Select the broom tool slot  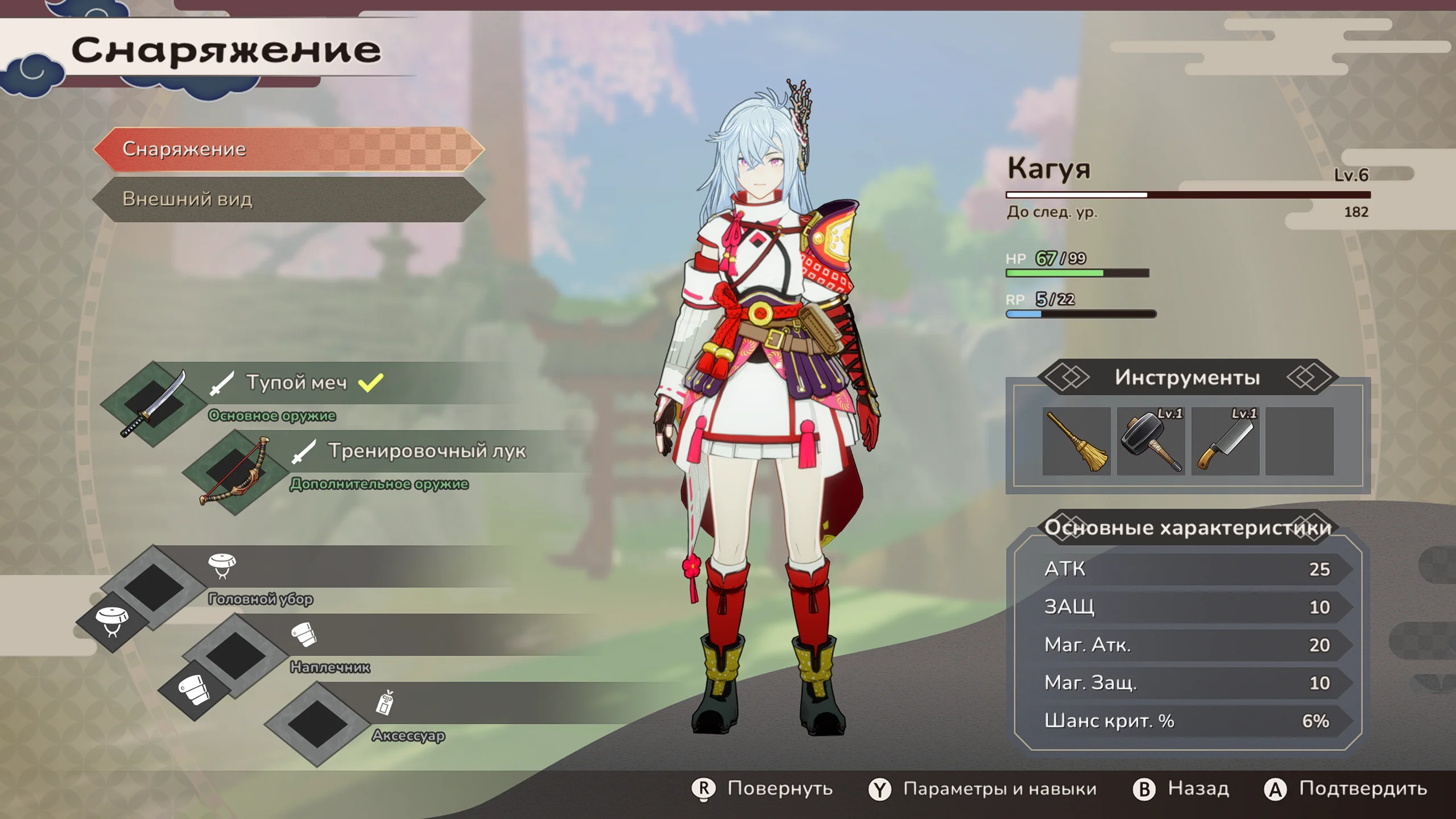(1076, 441)
